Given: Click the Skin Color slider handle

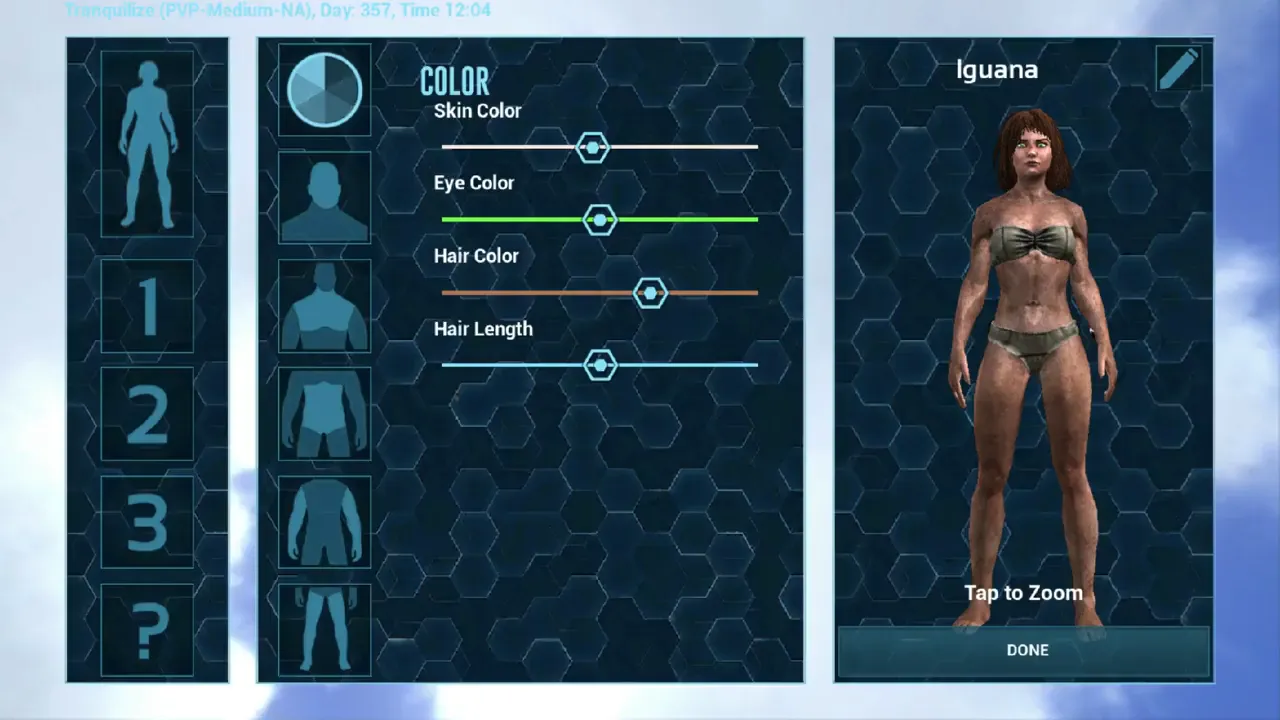Looking at the screenshot, I should (x=593, y=148).
